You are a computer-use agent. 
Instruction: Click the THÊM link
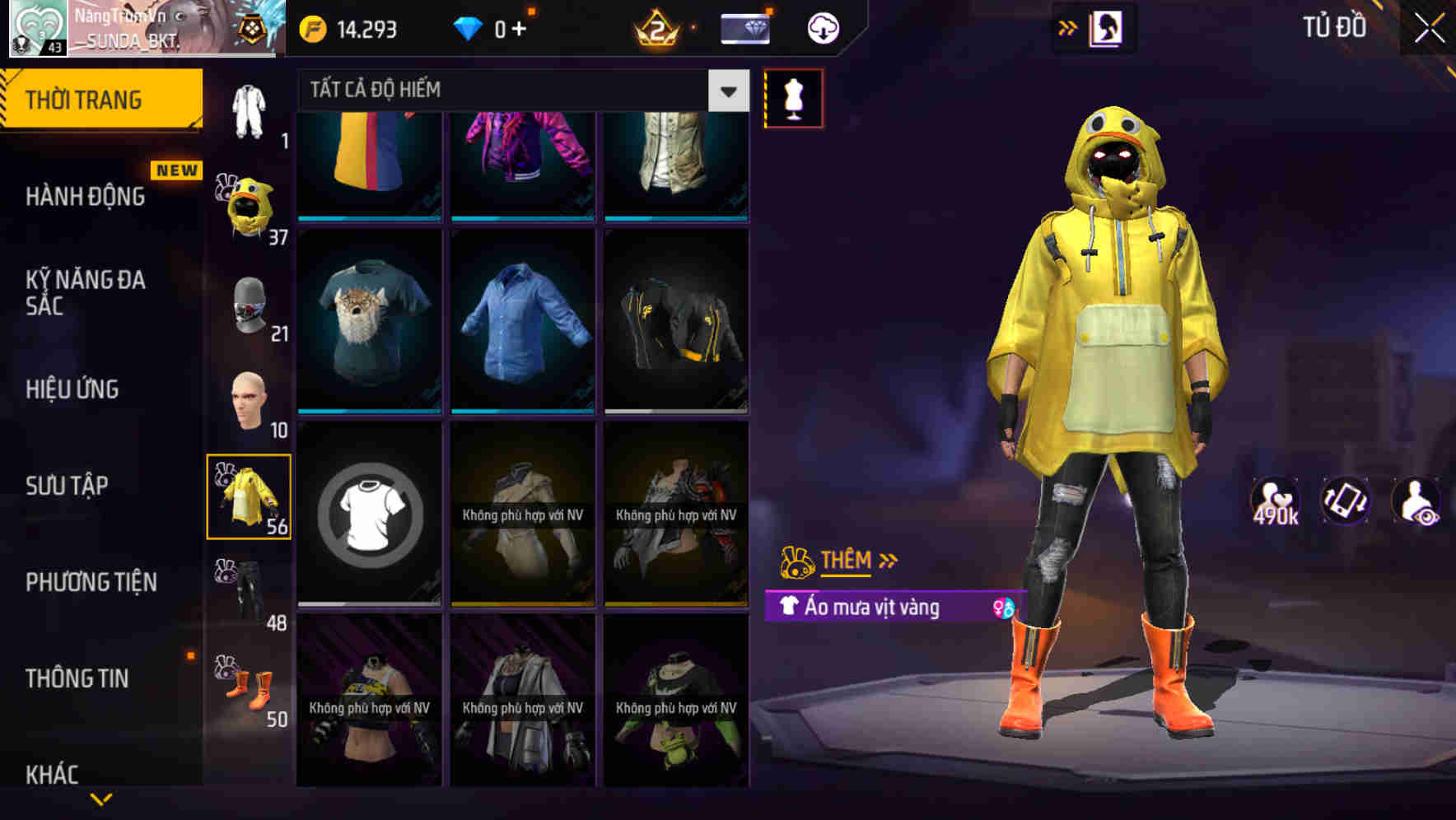tap(847, 561)
